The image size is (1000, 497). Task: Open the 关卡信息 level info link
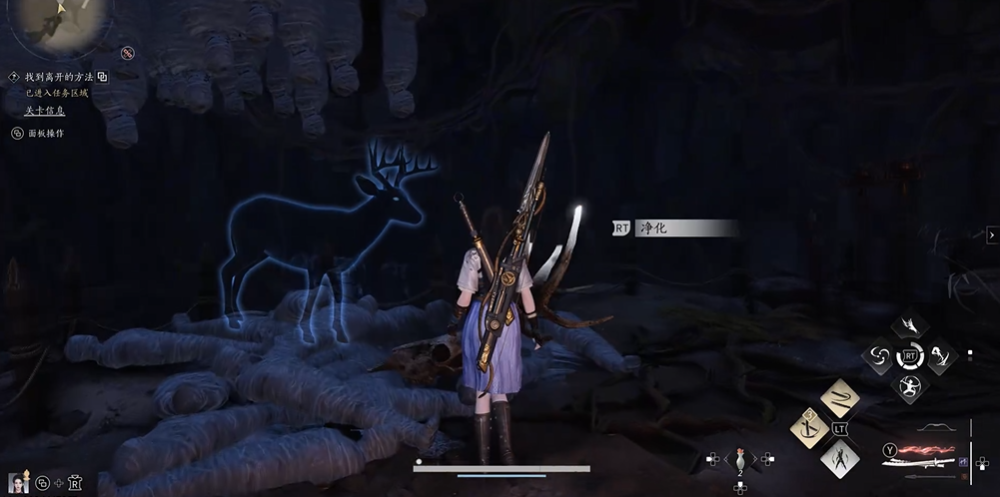click(44, 111)
